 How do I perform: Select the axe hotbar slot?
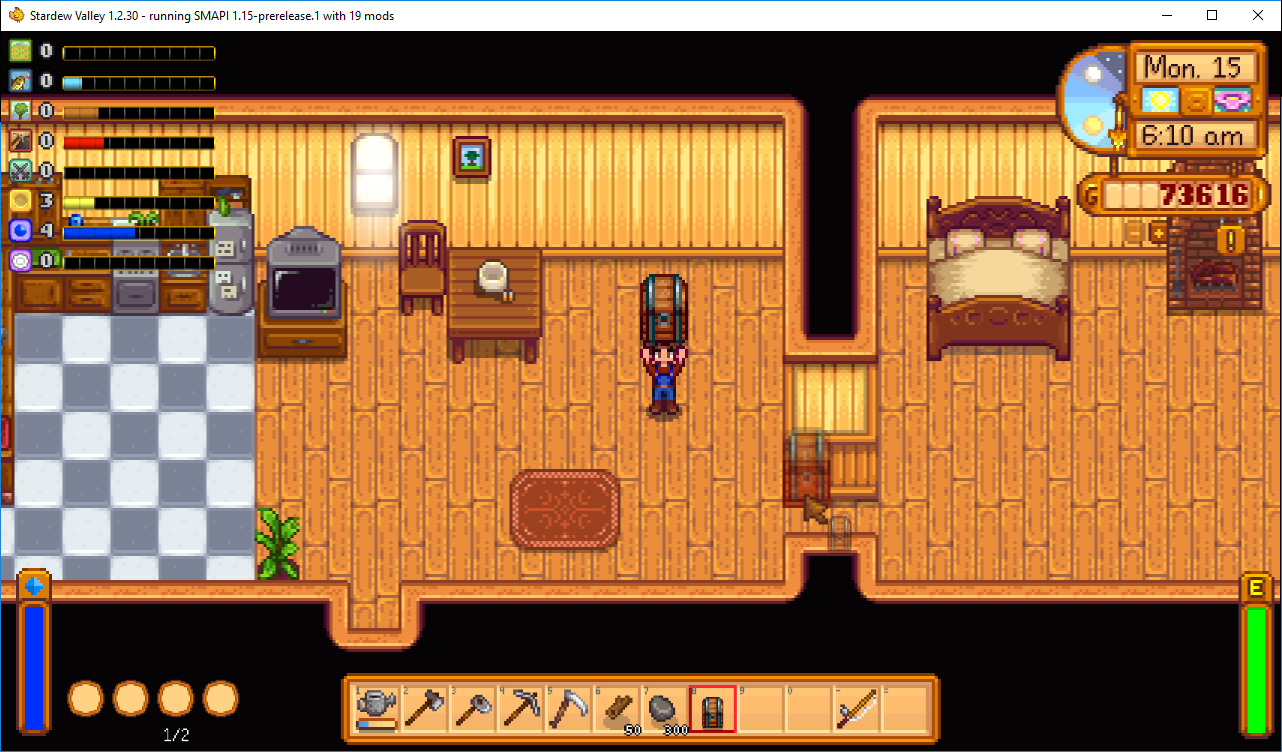[425, 709]
